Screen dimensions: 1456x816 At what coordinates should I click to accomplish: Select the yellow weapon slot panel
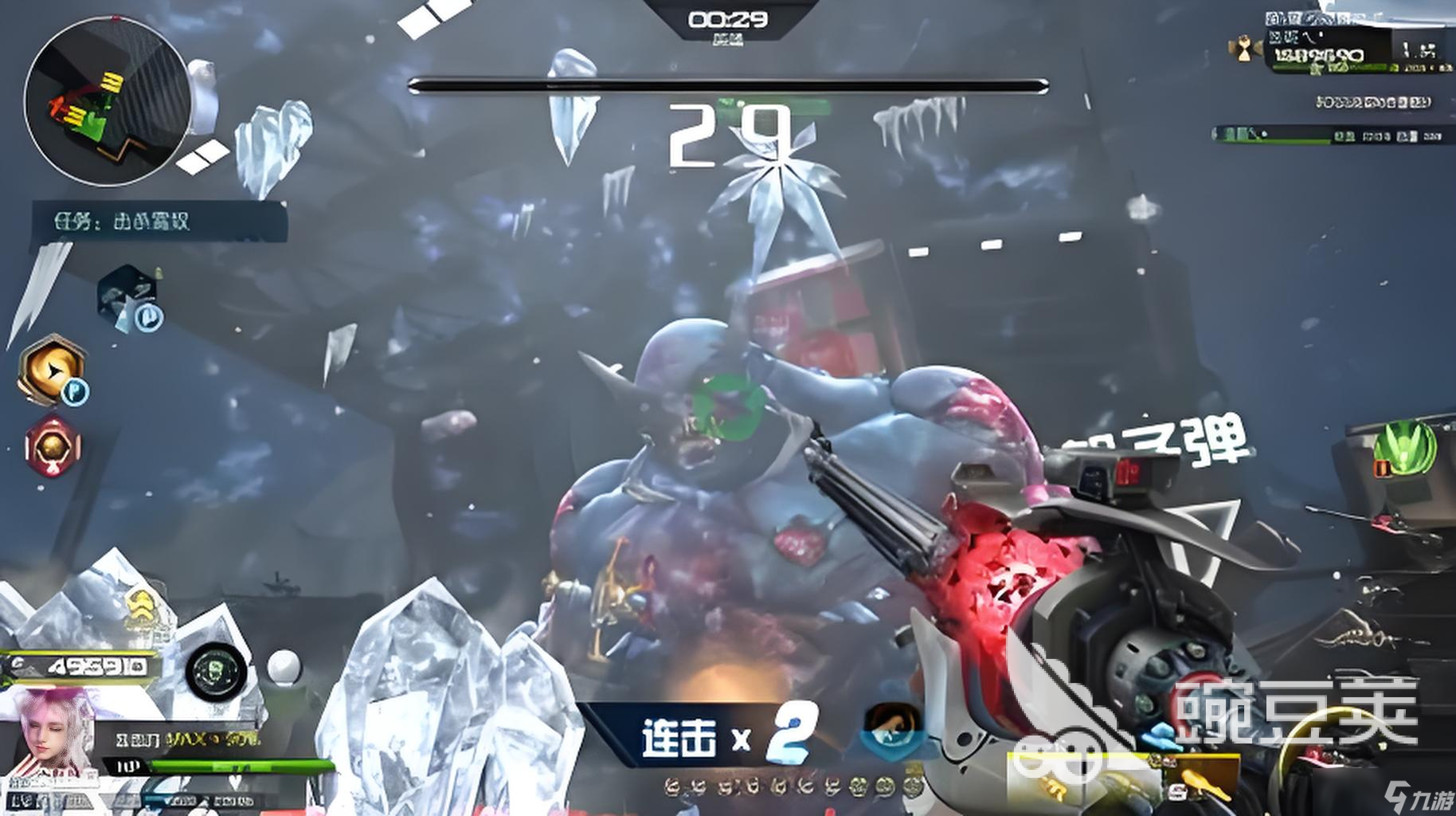[1123, 777]
